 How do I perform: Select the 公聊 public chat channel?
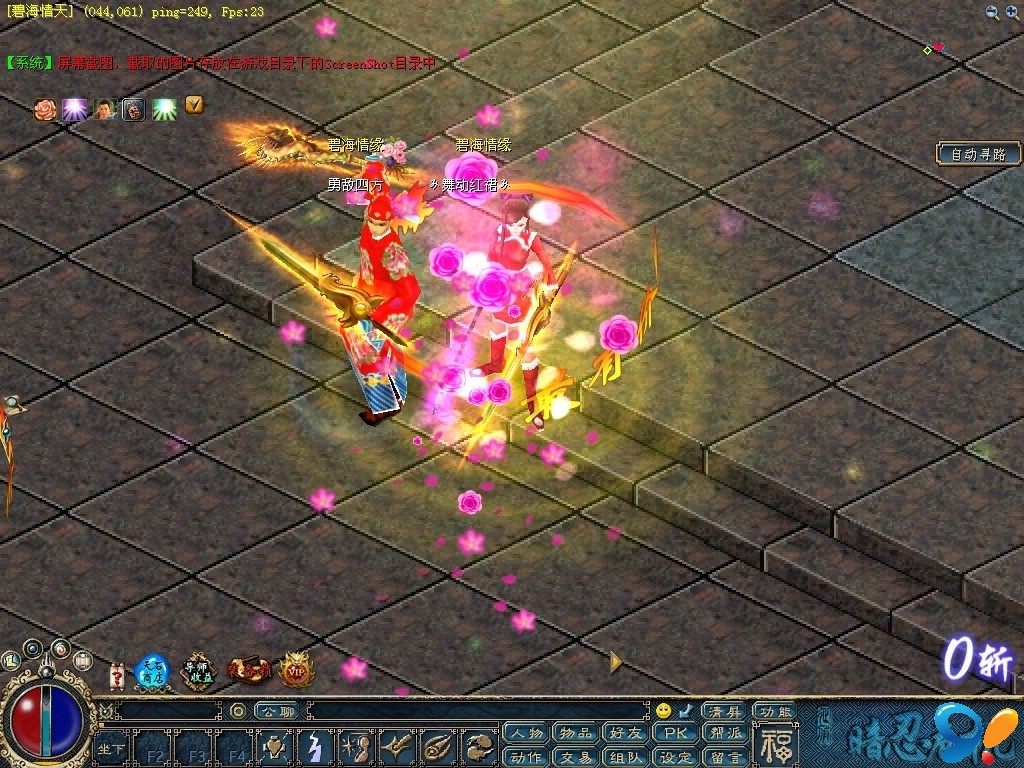[276, 711]
